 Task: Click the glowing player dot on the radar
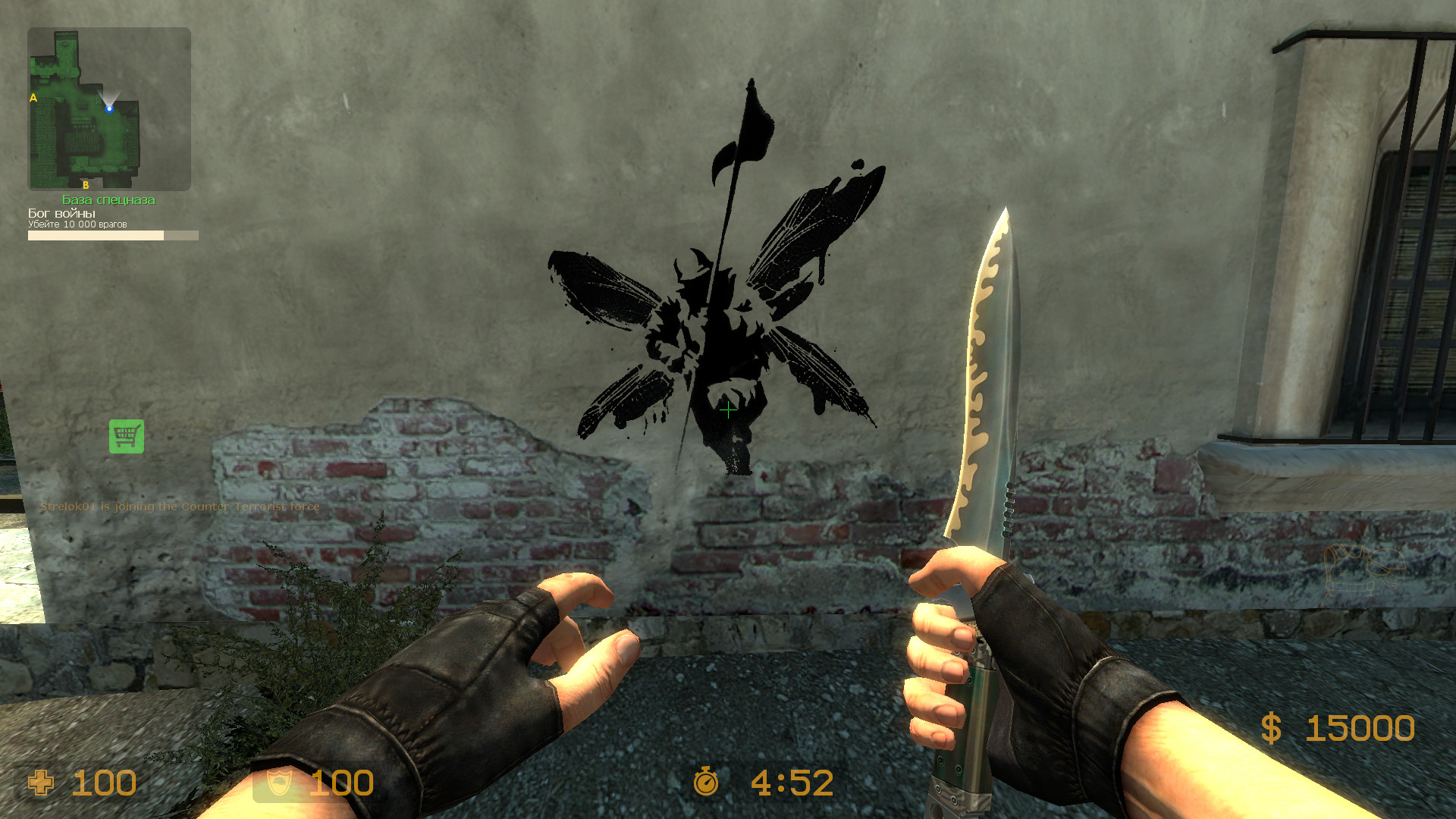[111, 108]
